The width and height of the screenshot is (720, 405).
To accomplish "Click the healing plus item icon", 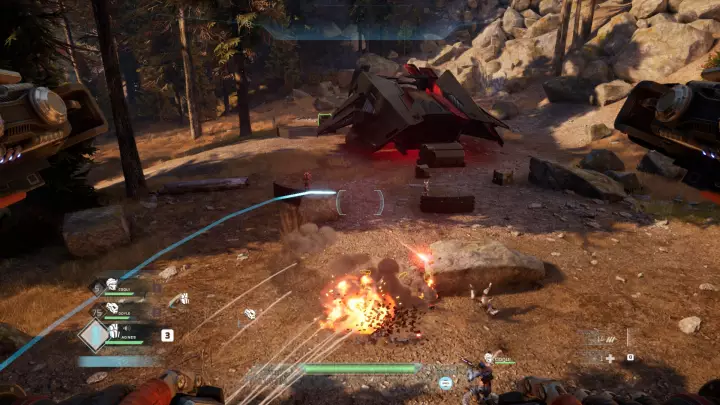I will tap(609, 358).
